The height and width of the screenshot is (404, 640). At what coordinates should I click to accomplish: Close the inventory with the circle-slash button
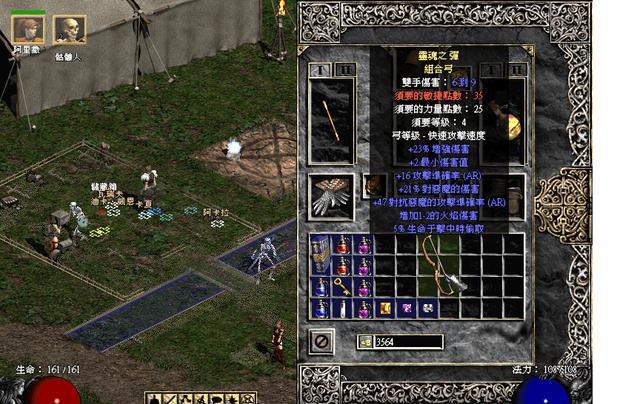click(x=322, y=342)
